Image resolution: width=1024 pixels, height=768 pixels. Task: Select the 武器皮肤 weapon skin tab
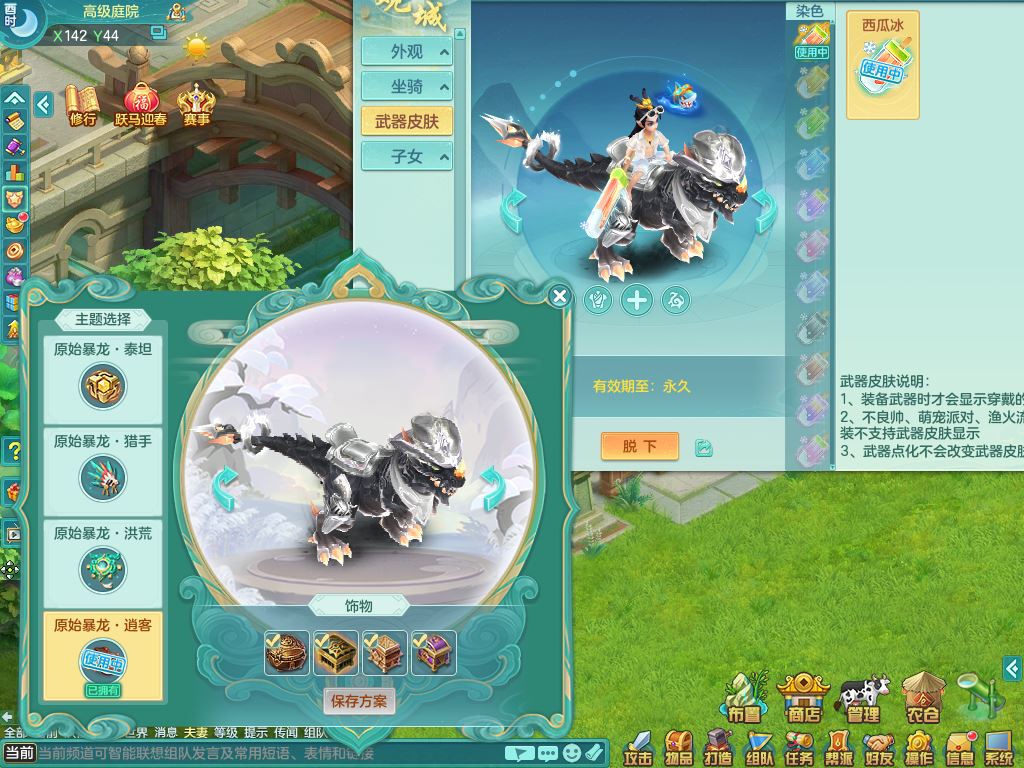(x=407, y=122)
